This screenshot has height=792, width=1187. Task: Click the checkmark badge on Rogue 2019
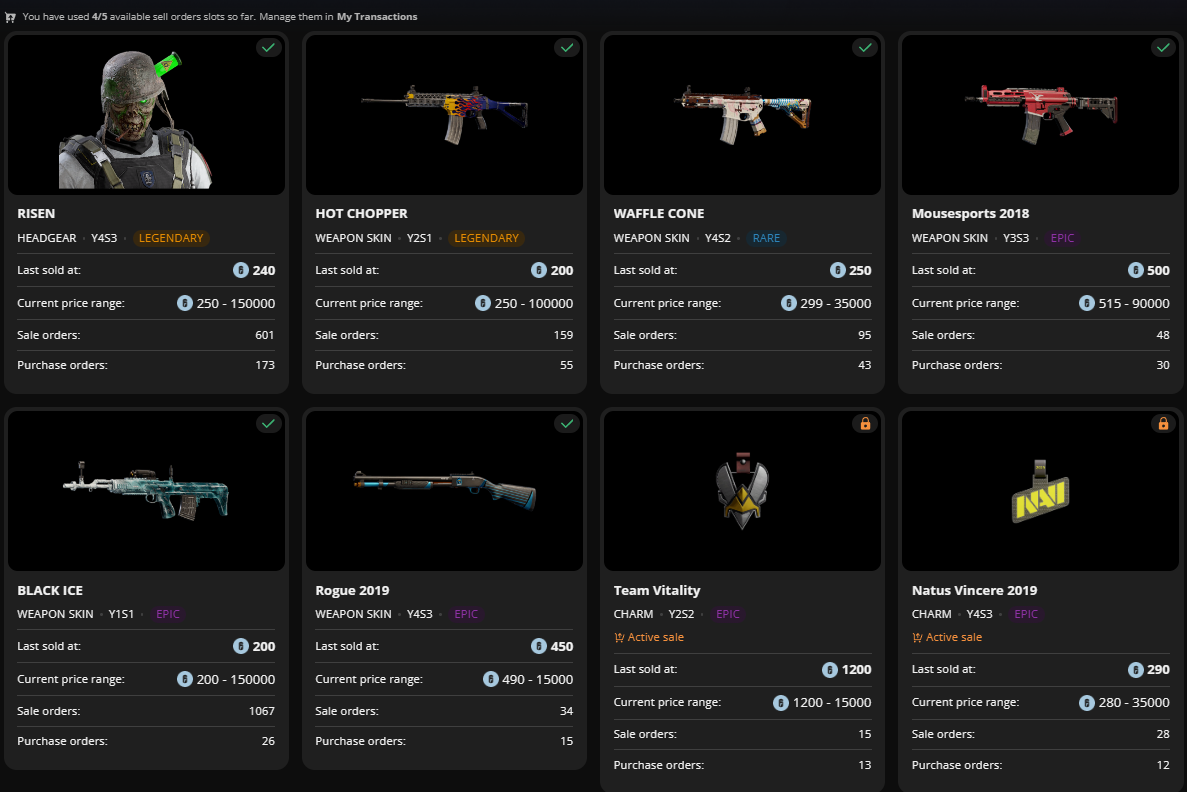tap(567, 424)
